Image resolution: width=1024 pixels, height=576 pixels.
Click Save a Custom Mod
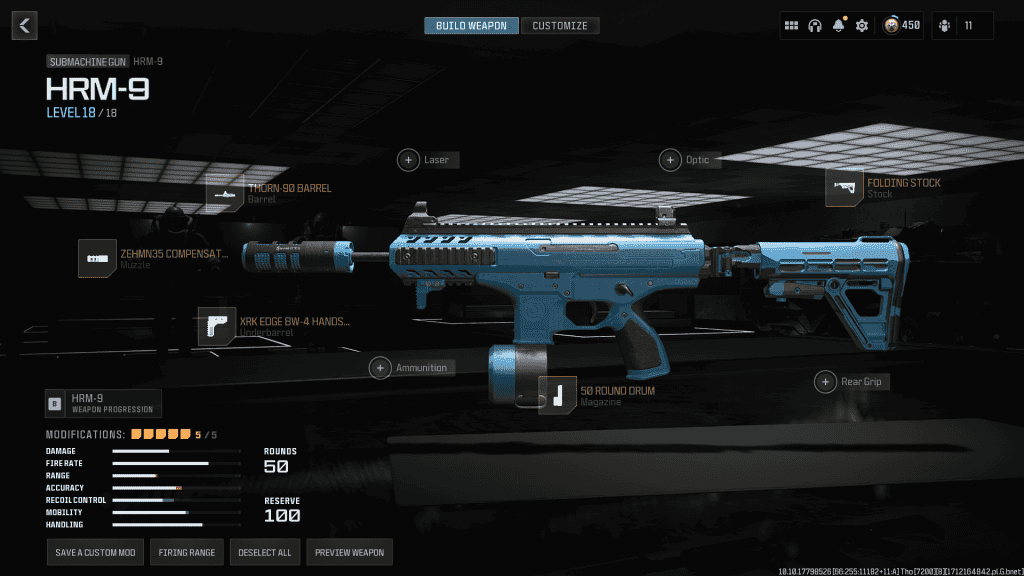94,552
